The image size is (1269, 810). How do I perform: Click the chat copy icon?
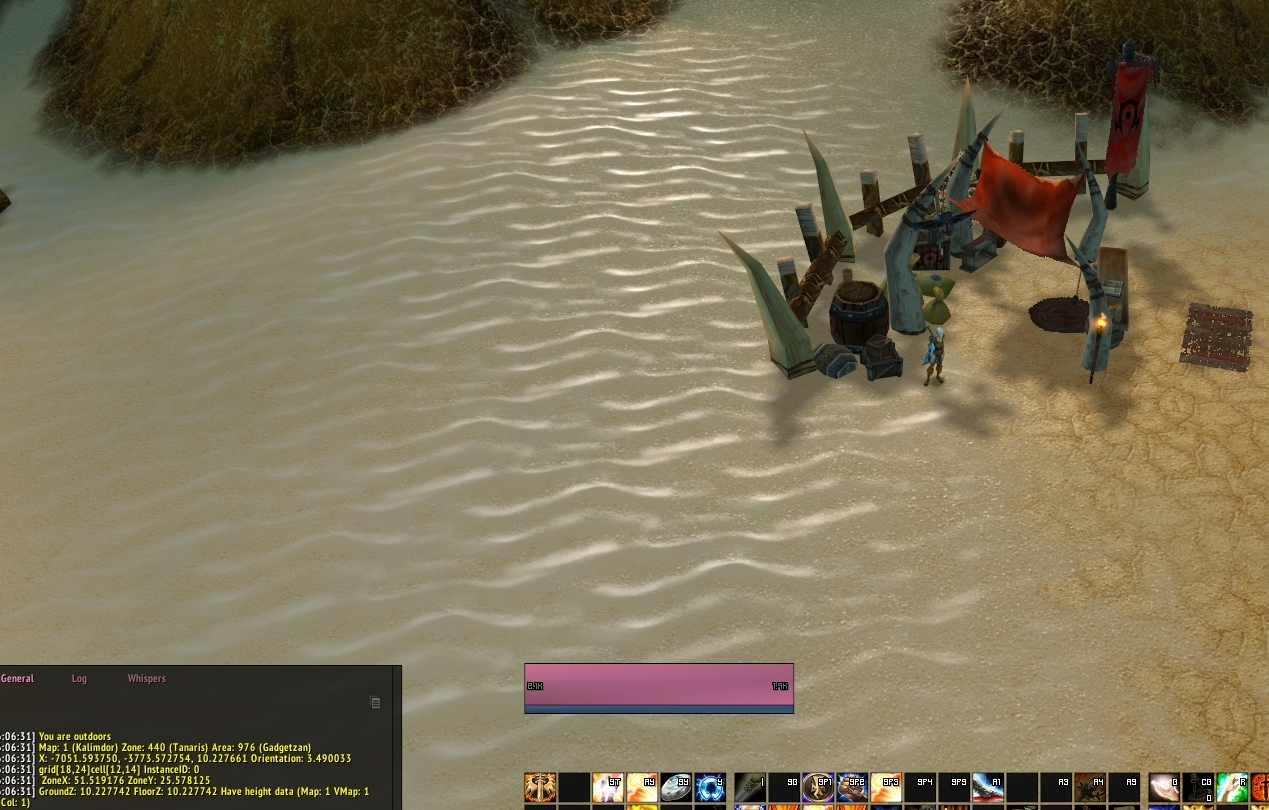coord(375,703)
